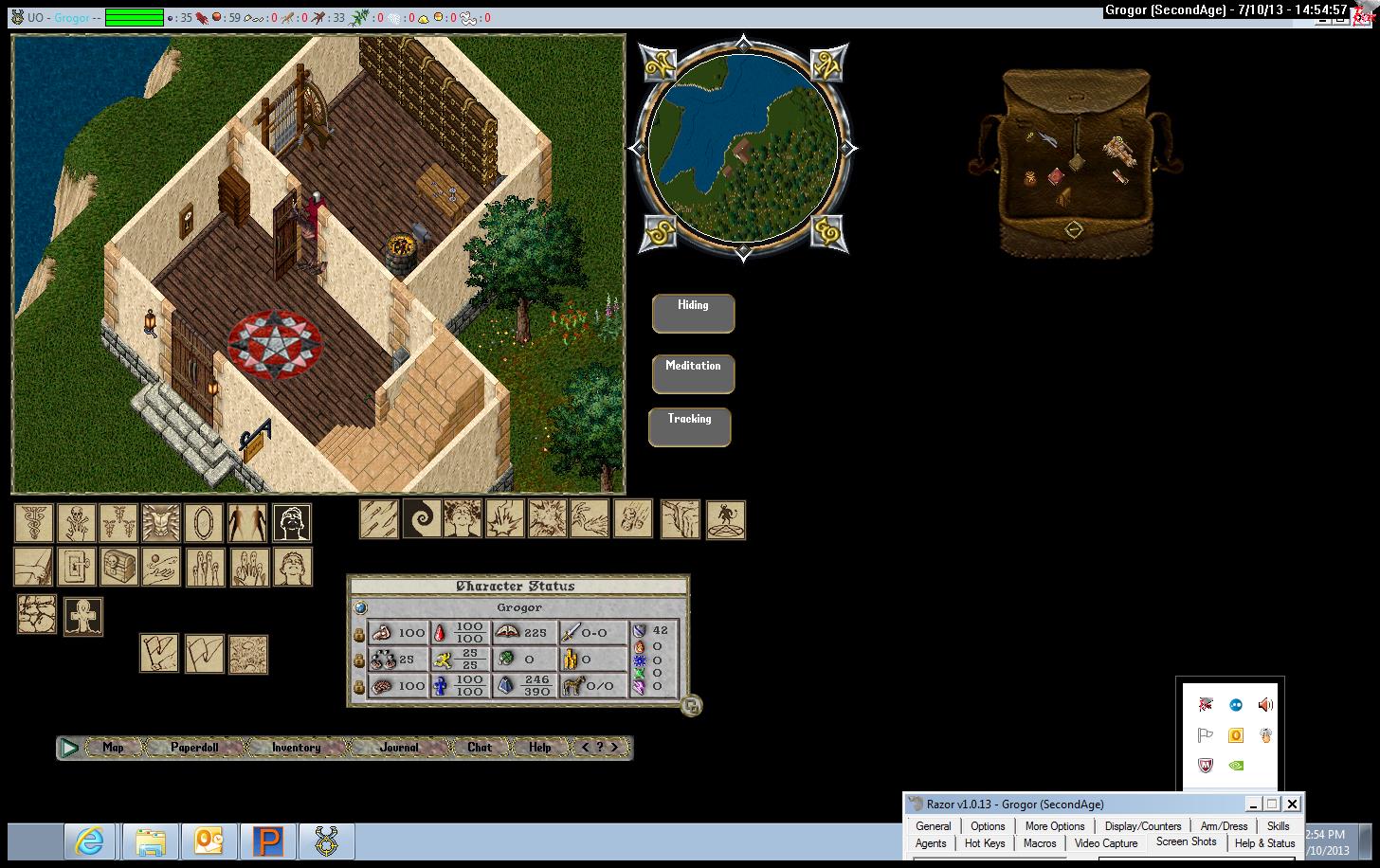The width and height of the screenshot is (1380, 868).
Task: Show the Paperdoll window
Action: (x=194, y=748)
